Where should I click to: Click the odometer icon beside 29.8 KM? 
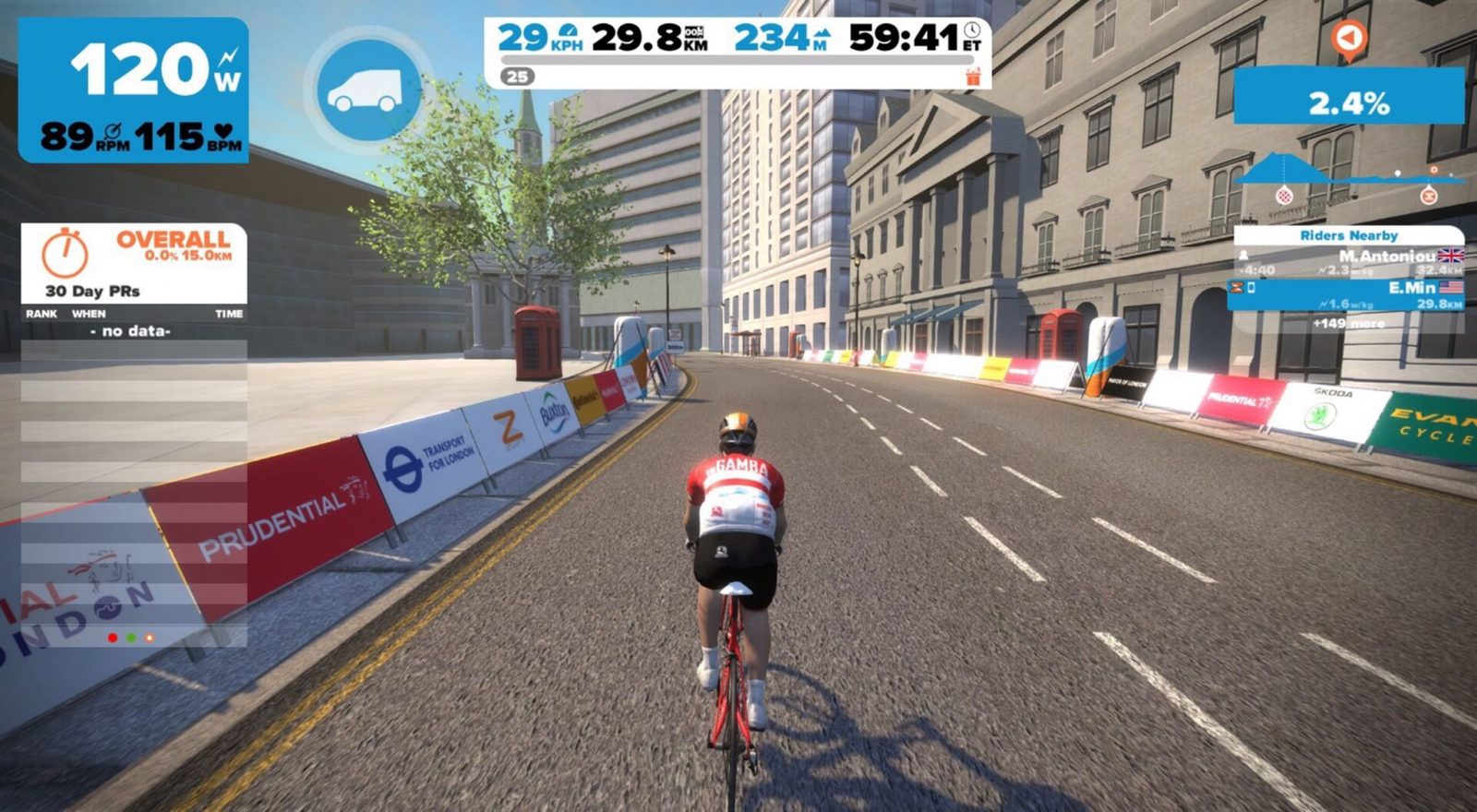pyautogui.click(x=695, y=34)
